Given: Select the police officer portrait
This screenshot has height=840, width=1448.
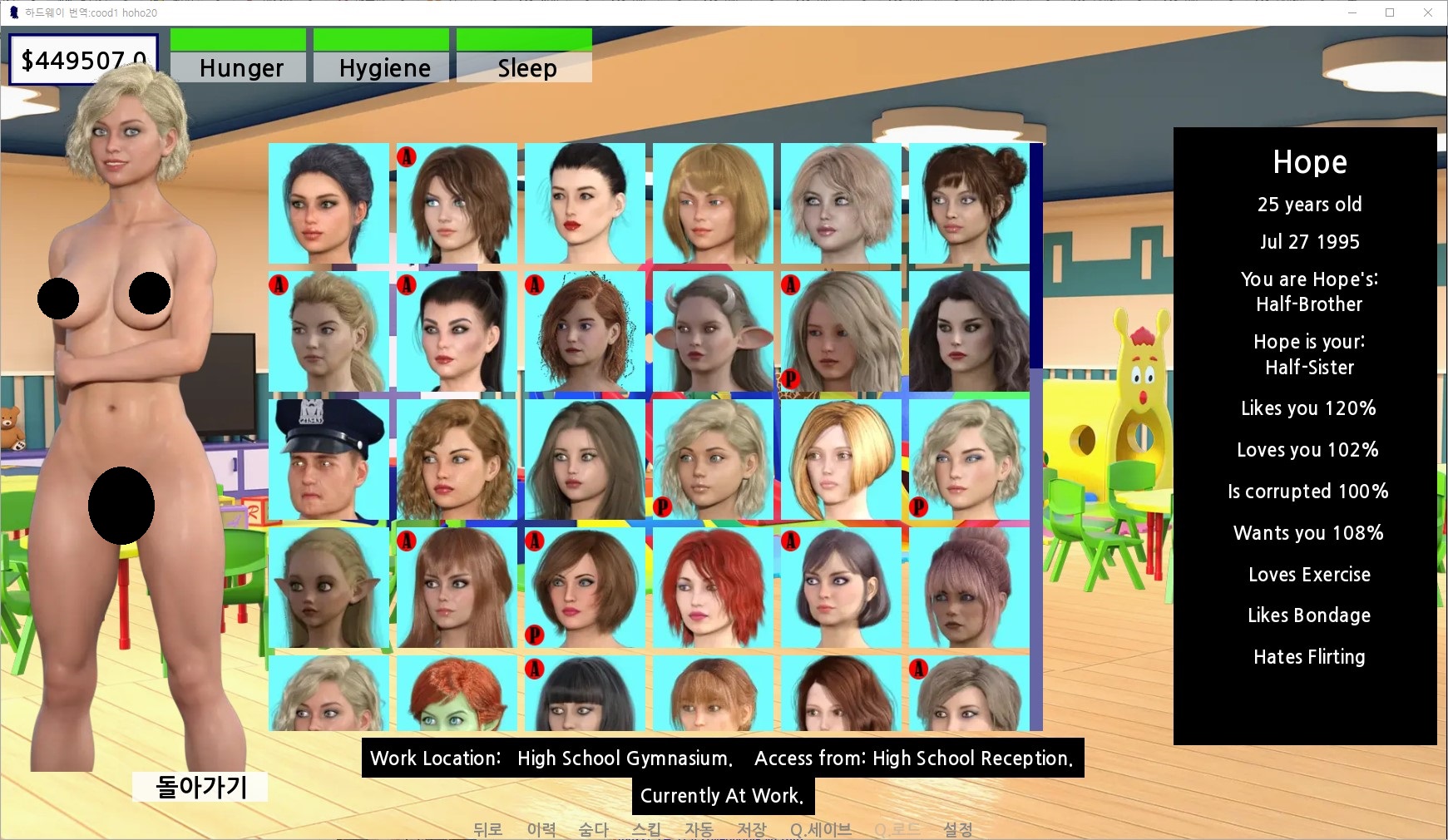Looking at the screenshot, I should click(329, 460).
